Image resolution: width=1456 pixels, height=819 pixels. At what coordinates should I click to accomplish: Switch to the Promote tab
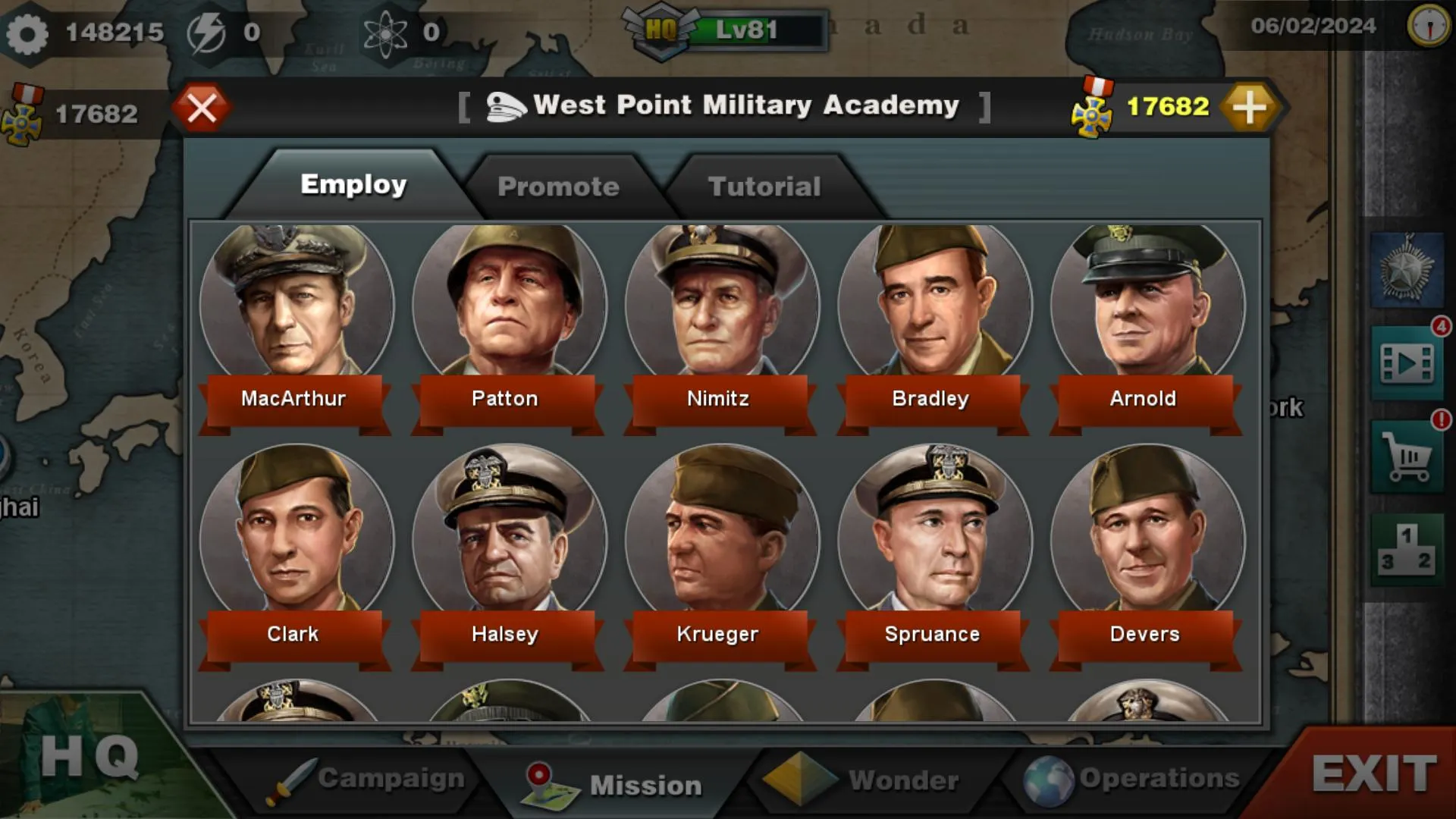tap(558, 185)
